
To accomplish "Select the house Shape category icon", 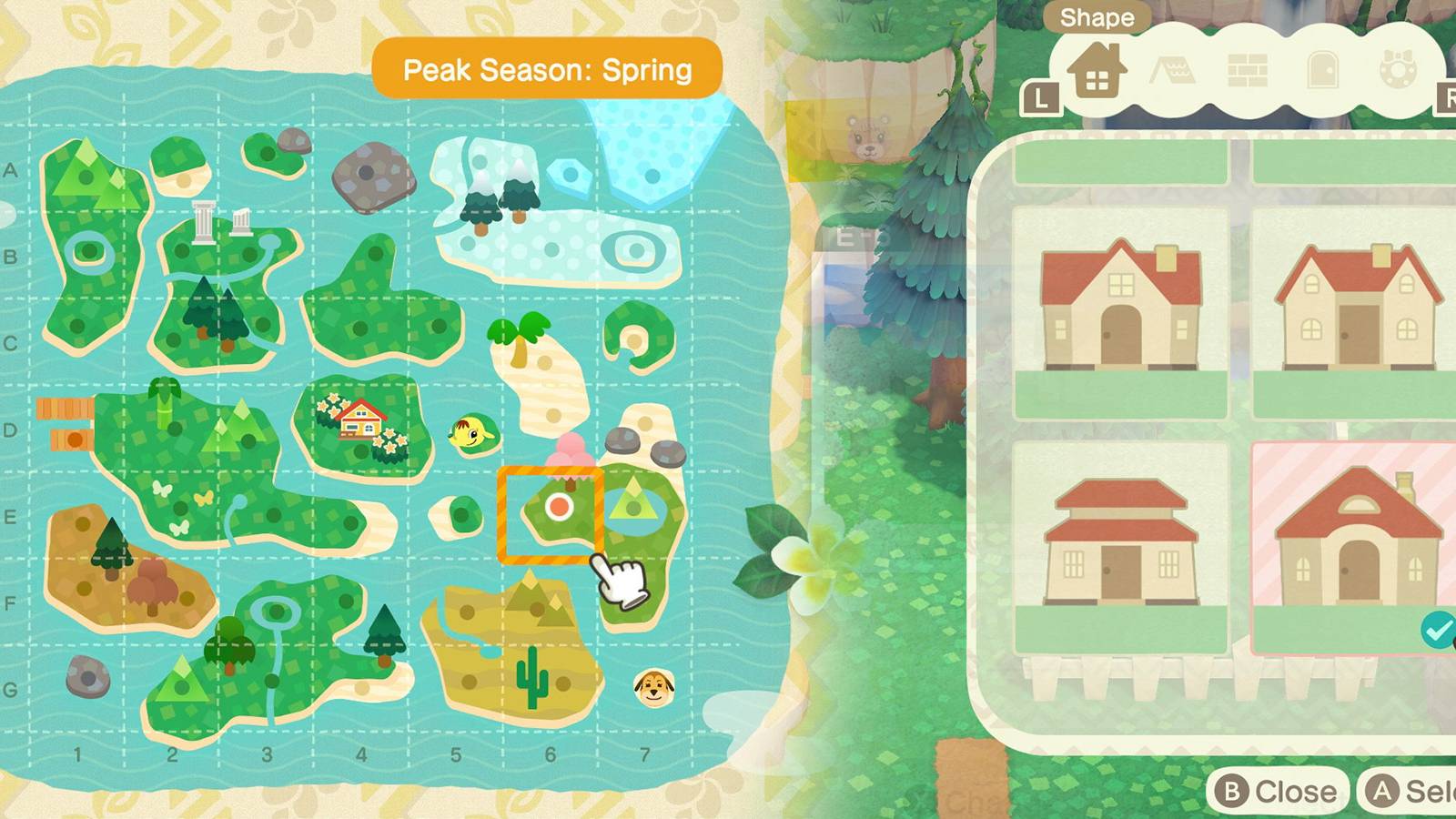I will 1096,71.
